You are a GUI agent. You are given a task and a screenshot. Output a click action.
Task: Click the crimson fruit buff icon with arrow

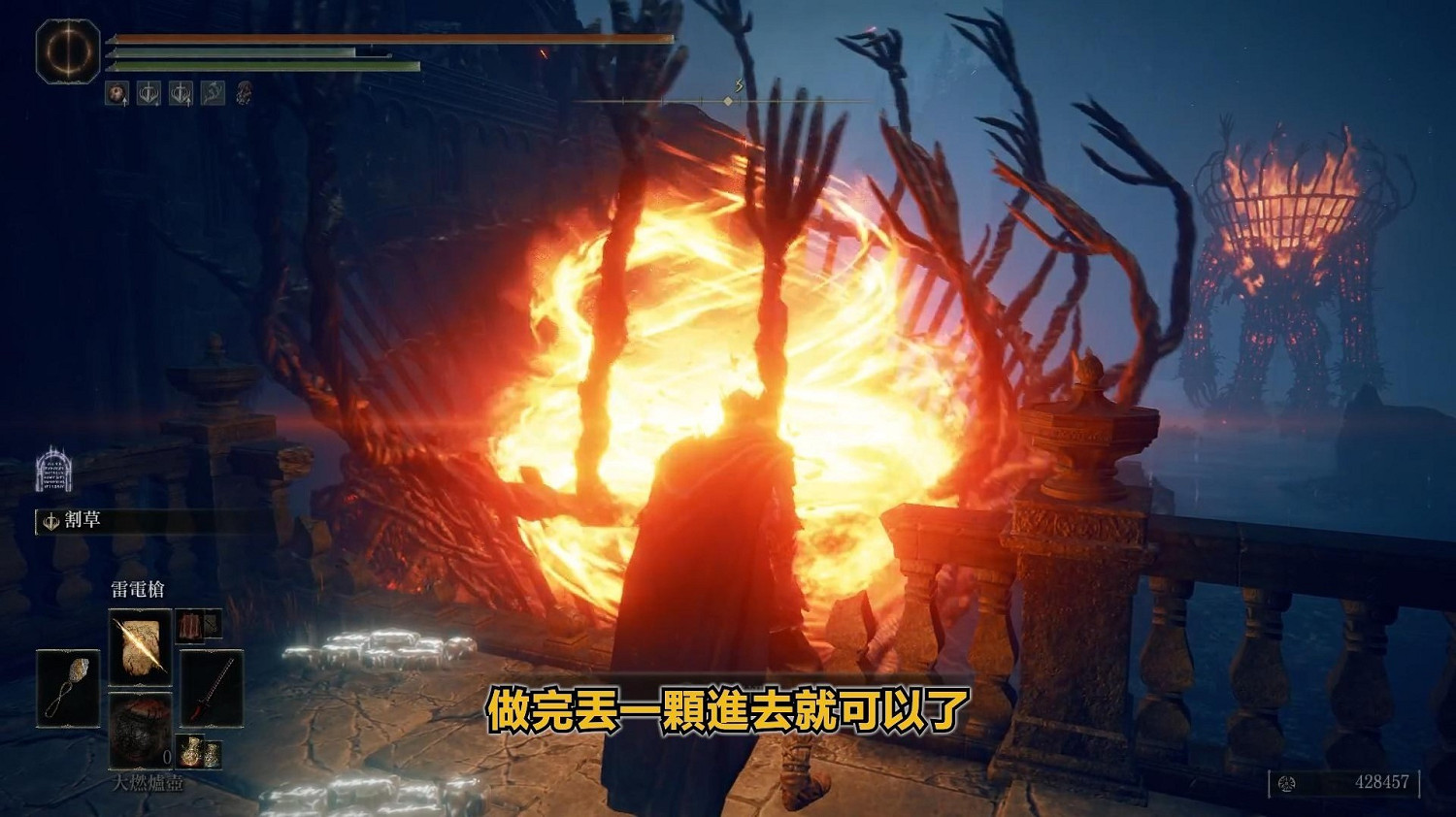[118, 92]
